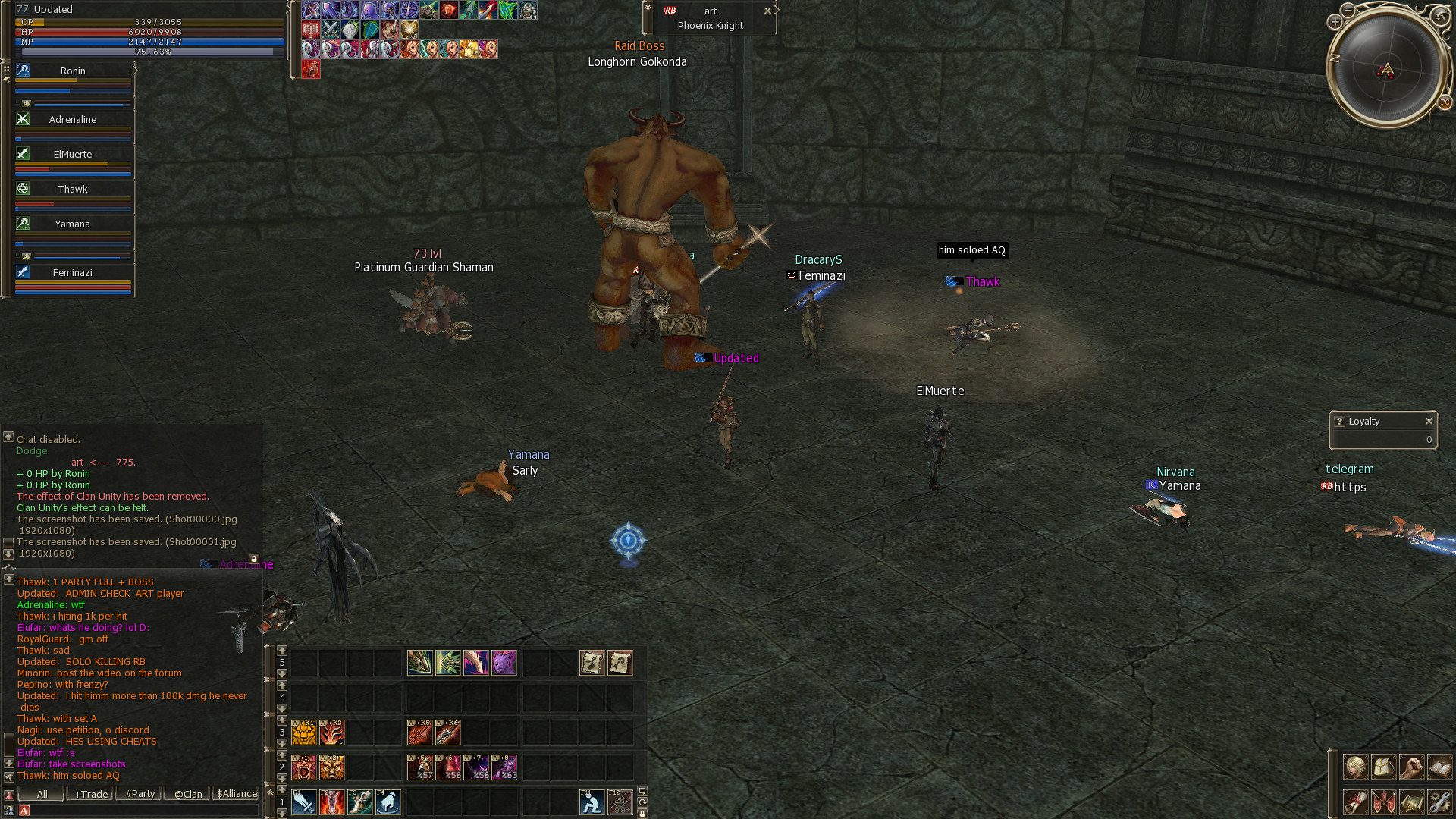Viewport: 1456px width, 819px height.
Task: Use the purple creature skill on bar 5
Action: tap(504, 663)
